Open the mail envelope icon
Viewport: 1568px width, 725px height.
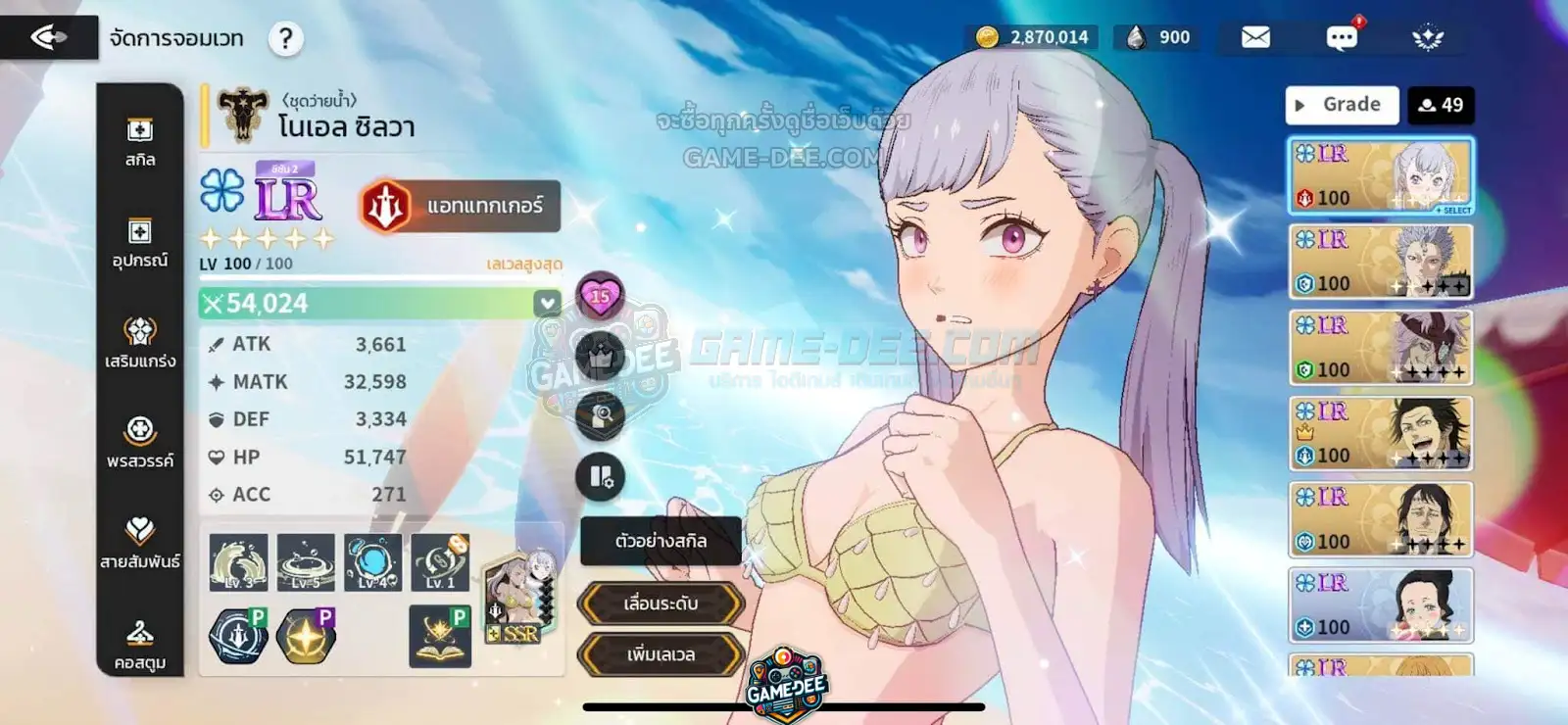pyautogui.click(x=1255, y=37)
